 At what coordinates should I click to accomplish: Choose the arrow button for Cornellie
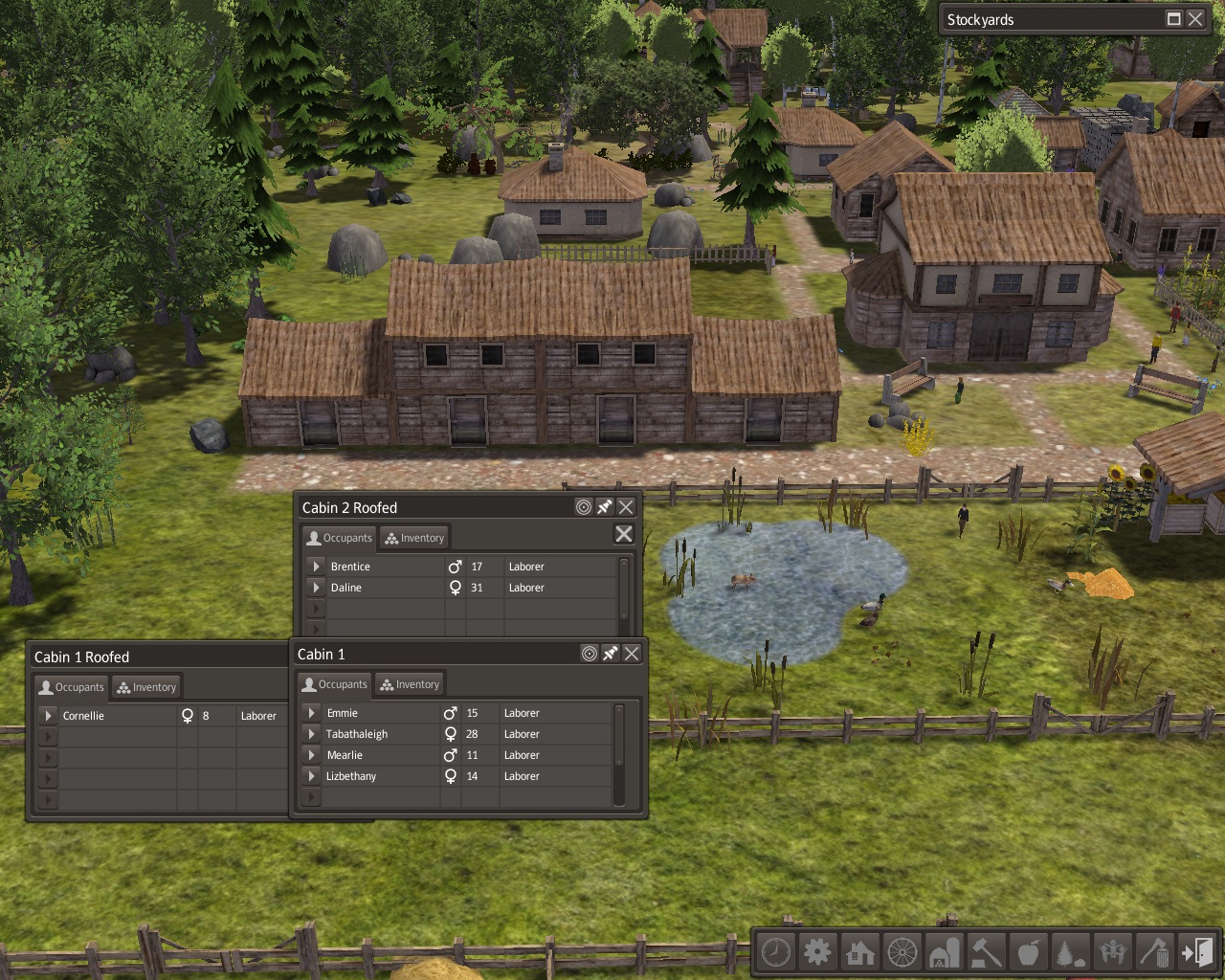pos(48,716)
